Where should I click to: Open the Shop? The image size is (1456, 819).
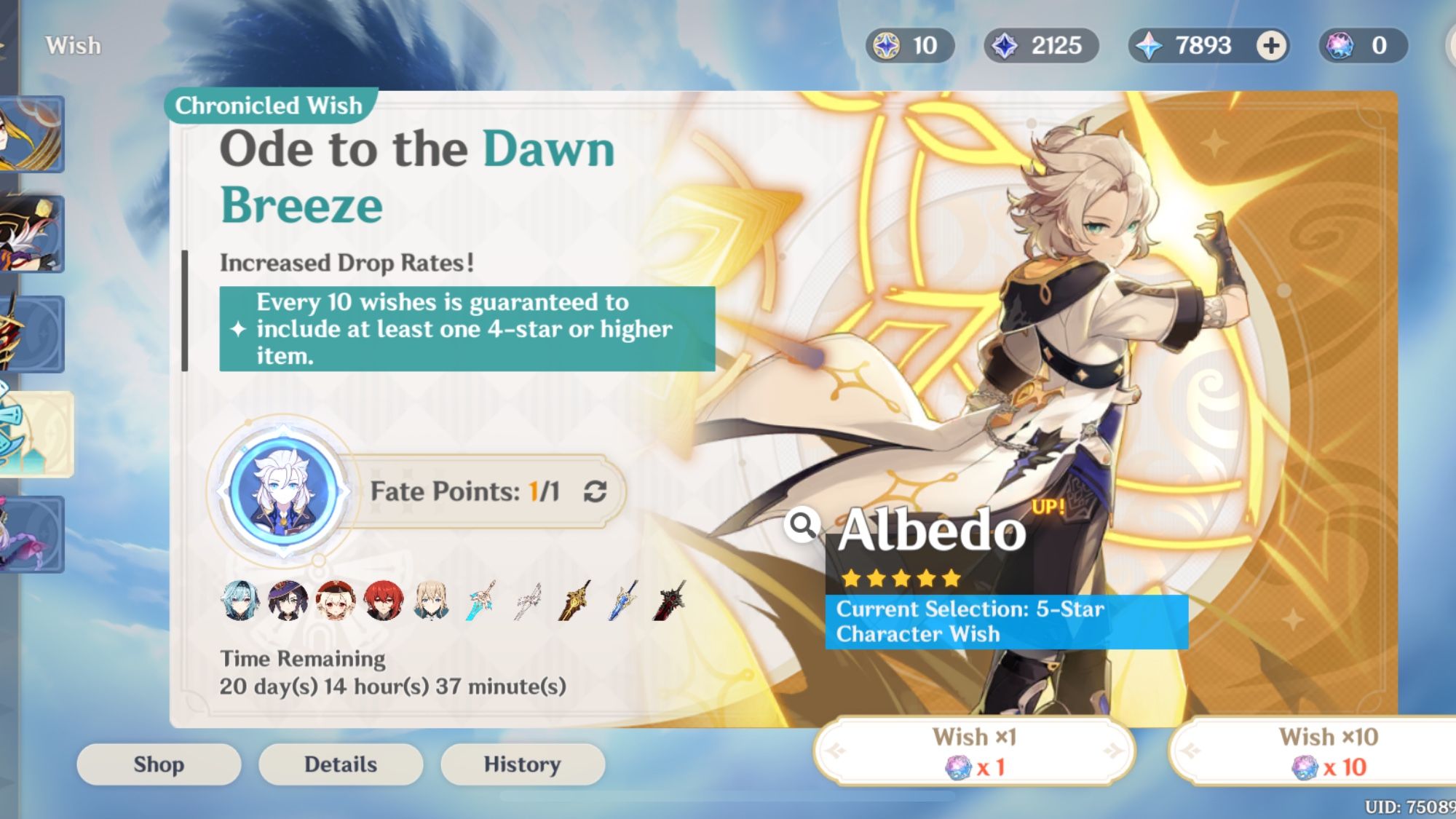point(157,764)
